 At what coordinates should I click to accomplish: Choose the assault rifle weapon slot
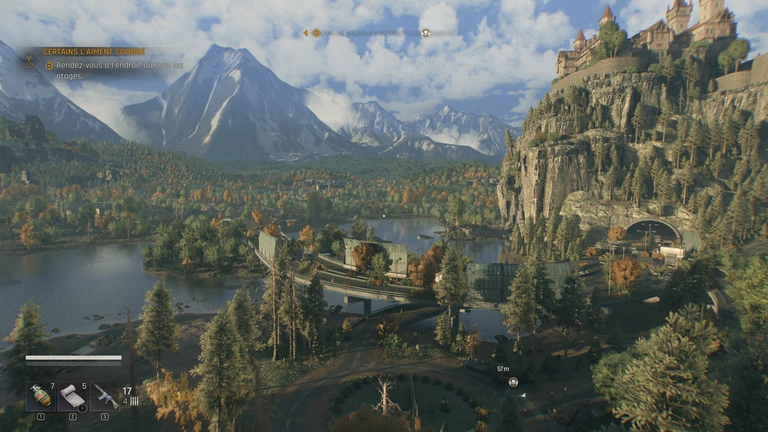coord(105,396)
